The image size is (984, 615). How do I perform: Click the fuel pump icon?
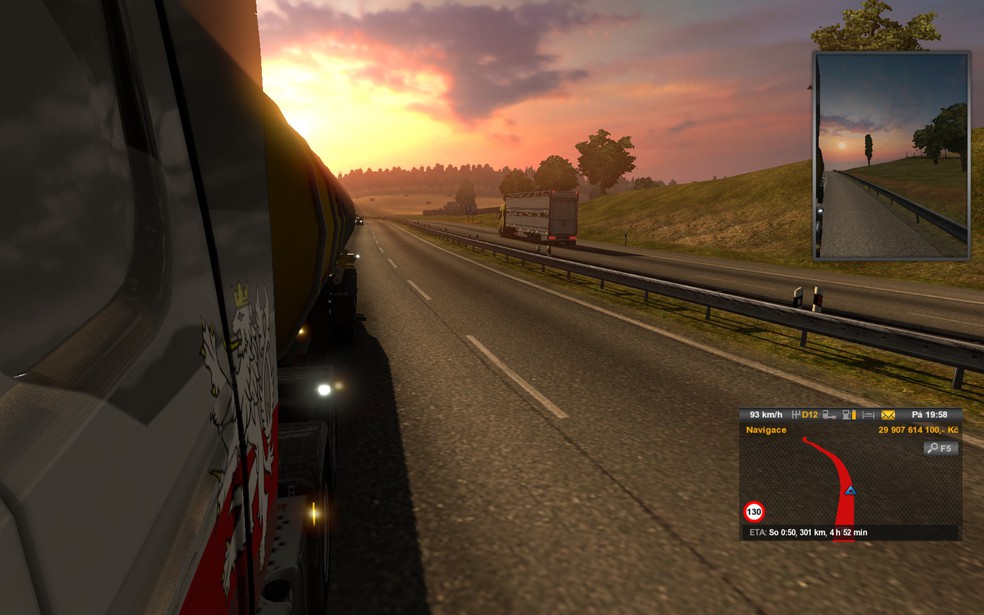(848, 415)
